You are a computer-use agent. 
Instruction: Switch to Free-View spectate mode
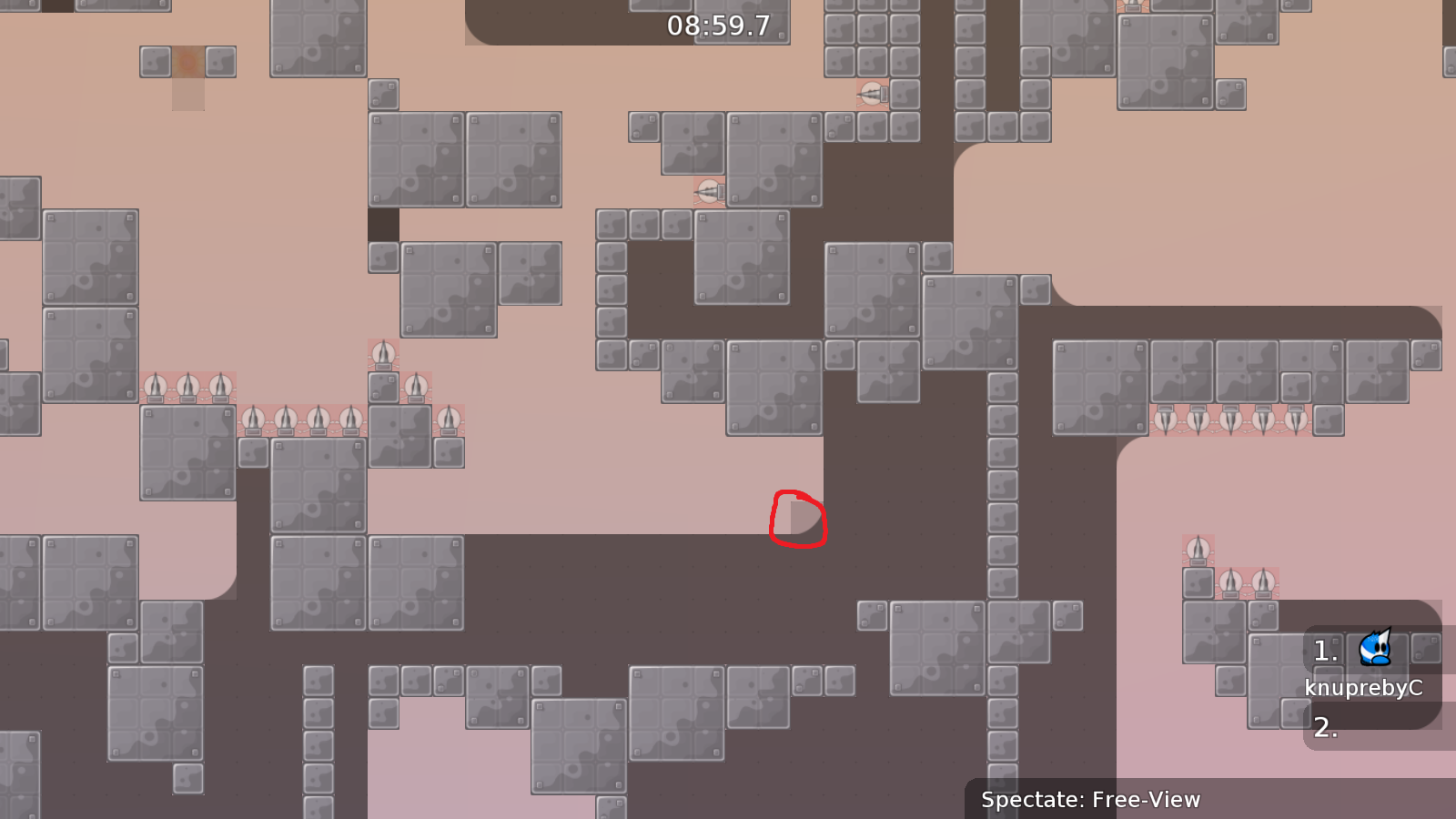pyautogui.click(x=1137, y=801)
